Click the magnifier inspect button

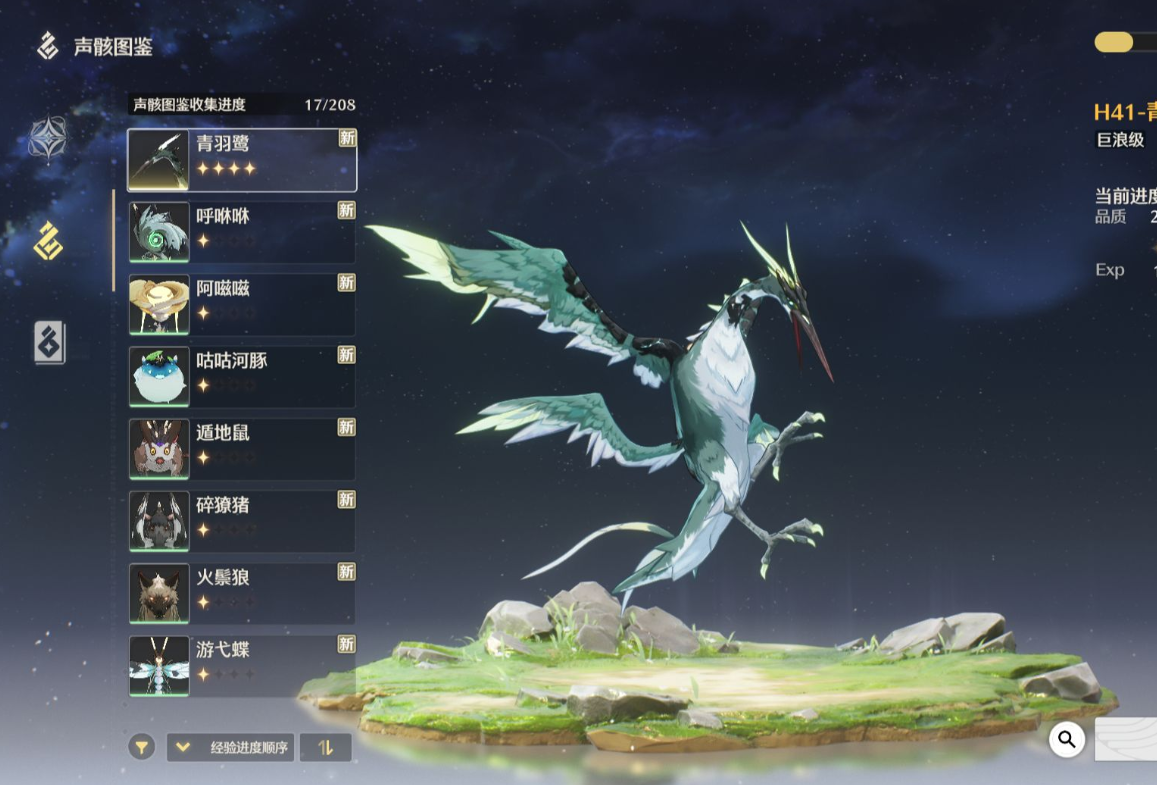1067,739
